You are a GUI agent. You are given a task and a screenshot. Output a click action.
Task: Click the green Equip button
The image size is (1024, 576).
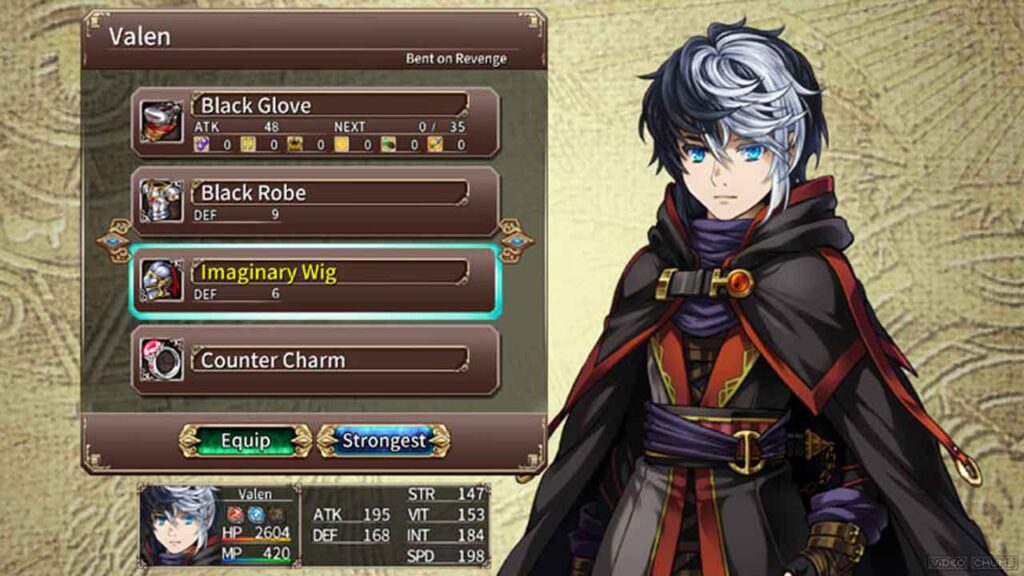click(x=245, y=441)
